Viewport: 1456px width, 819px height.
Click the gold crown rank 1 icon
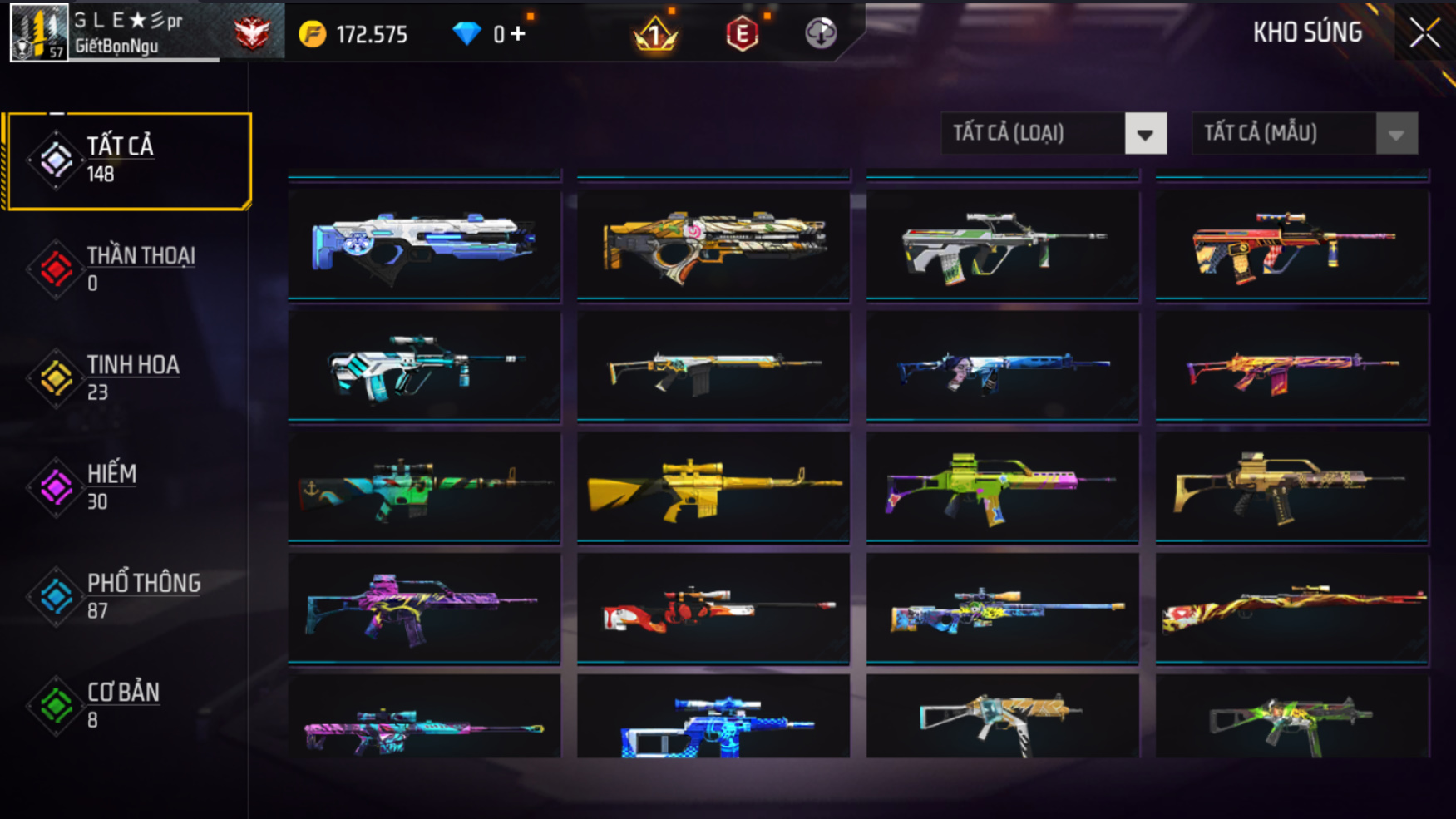(655, 34)
